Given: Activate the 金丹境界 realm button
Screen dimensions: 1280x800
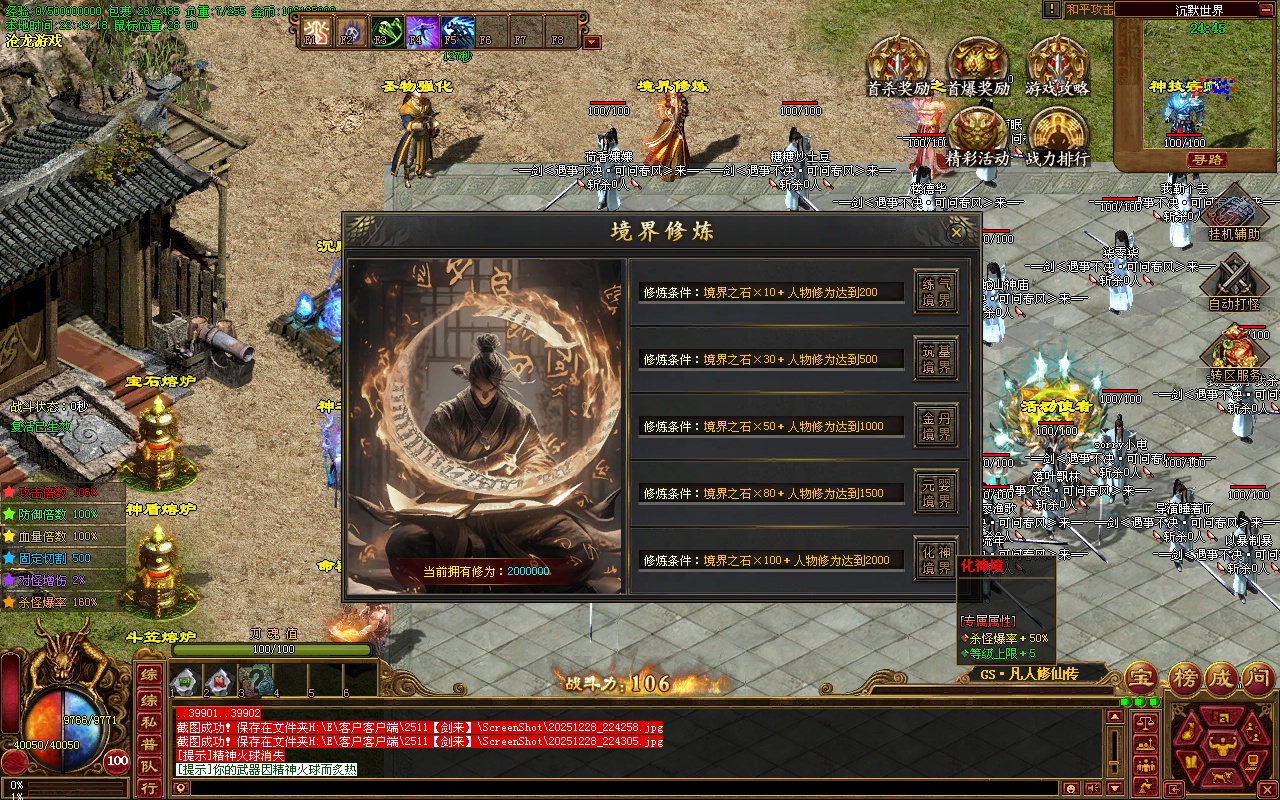Looking at the screenshot, I should point(936,426).
